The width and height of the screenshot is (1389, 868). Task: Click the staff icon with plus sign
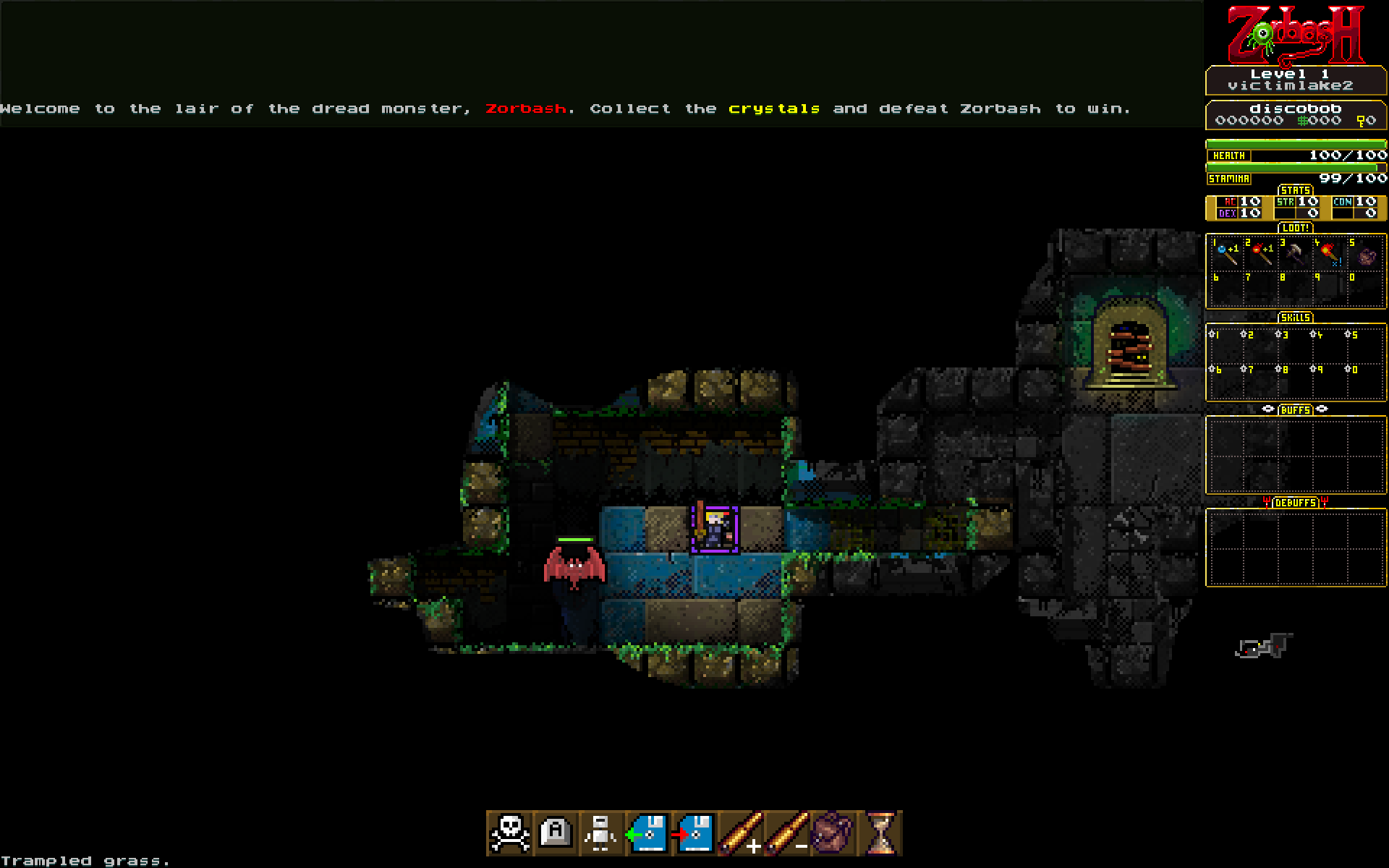pos(740,833)
